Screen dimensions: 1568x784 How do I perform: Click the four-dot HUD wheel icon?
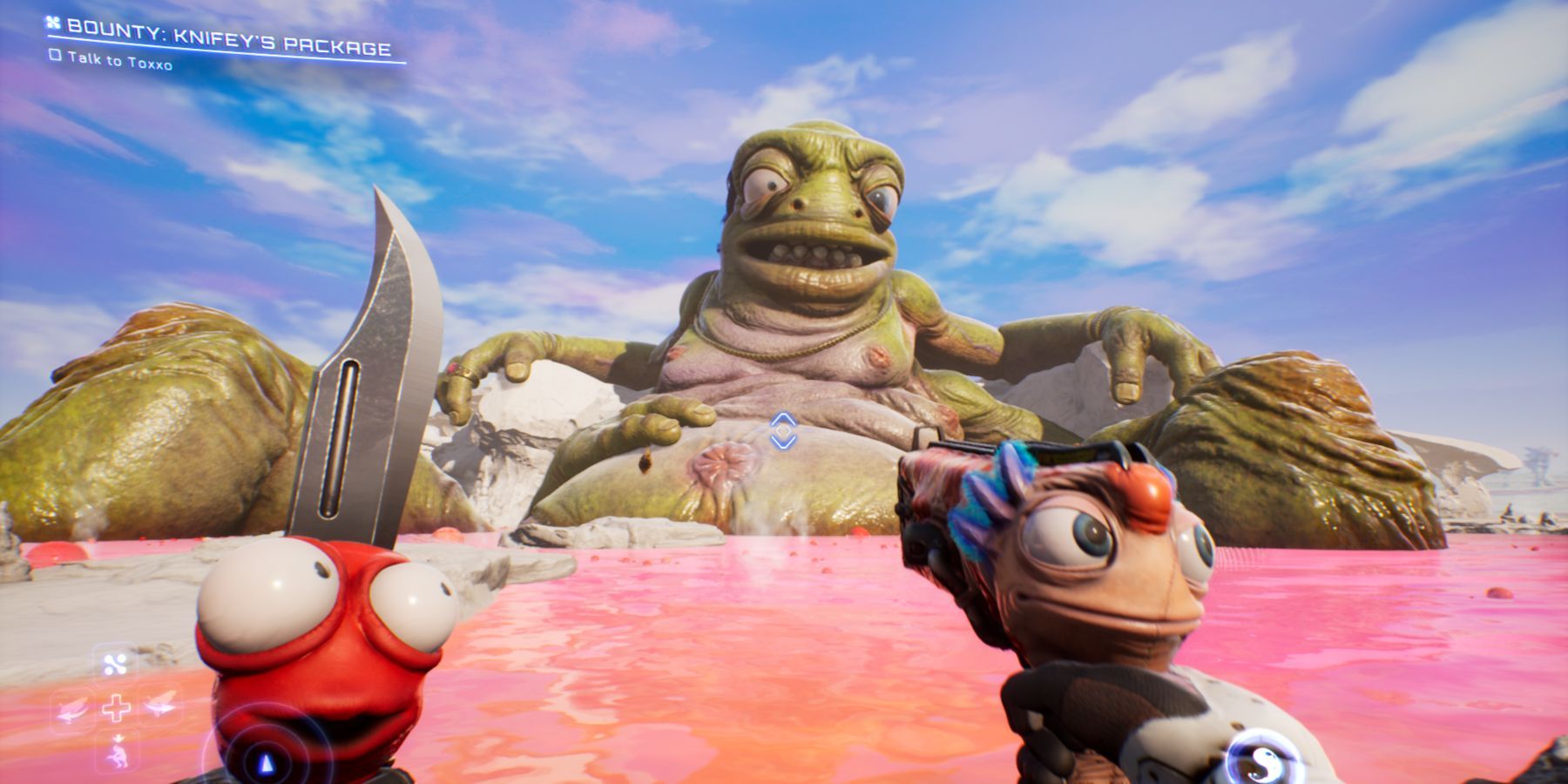point(117,664)
